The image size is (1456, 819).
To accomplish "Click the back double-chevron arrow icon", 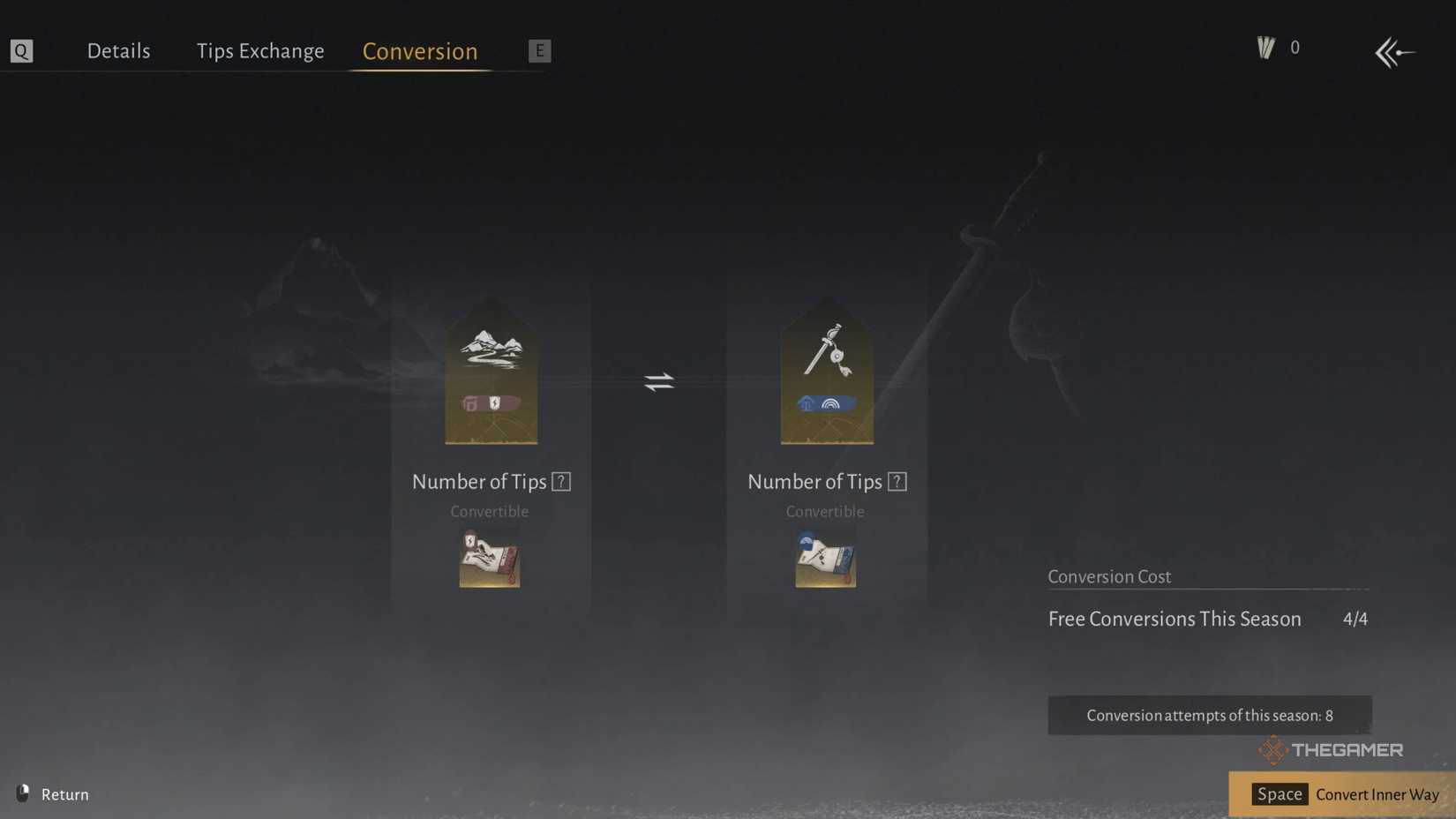I will (1394, 53).
